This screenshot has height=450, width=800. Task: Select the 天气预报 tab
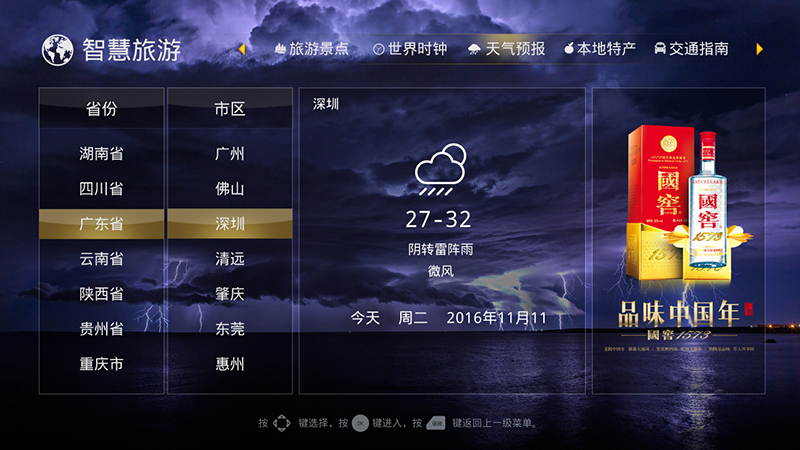coord(507,48)
